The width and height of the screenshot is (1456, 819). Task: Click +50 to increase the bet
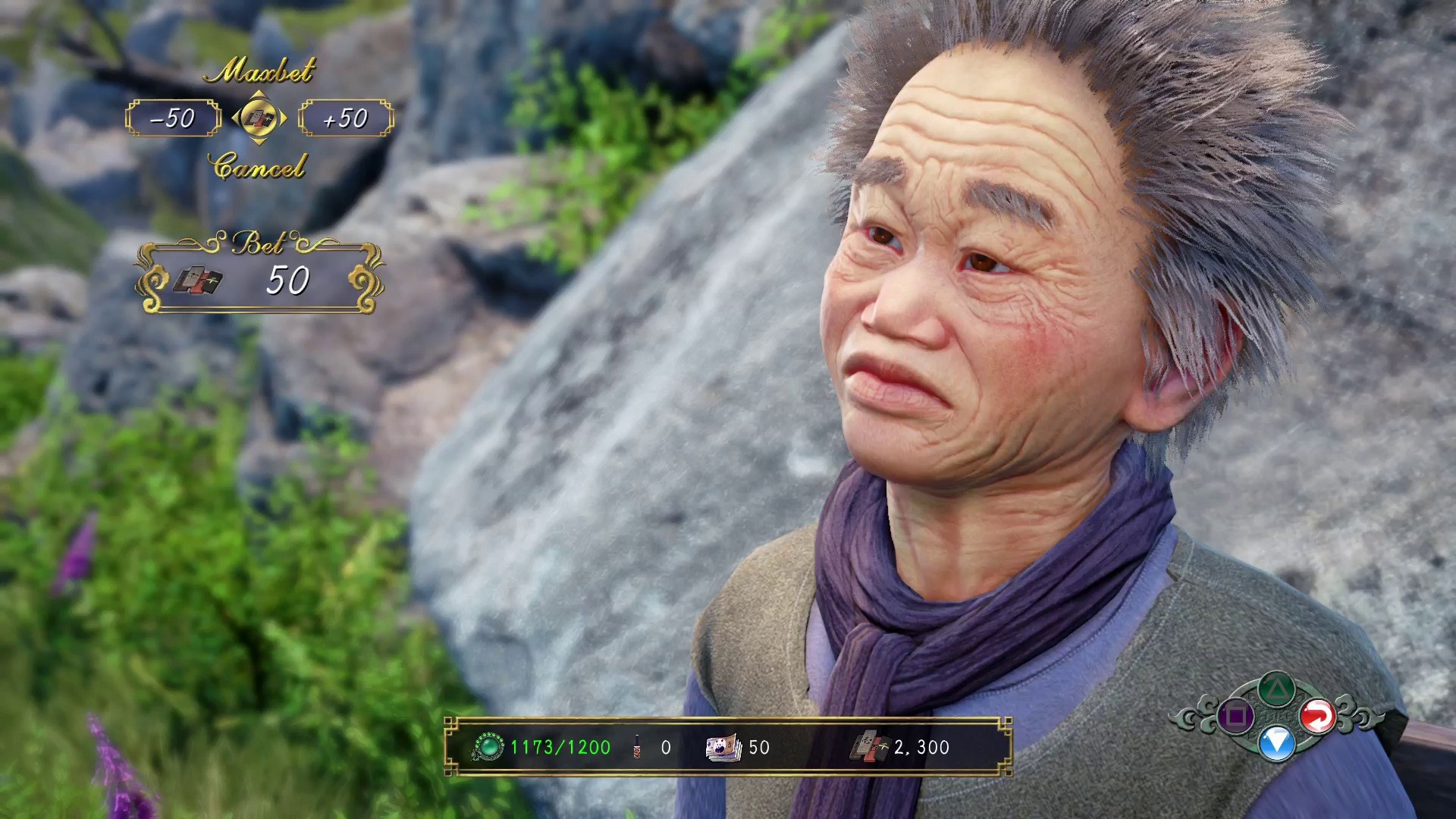click(347, 118)
